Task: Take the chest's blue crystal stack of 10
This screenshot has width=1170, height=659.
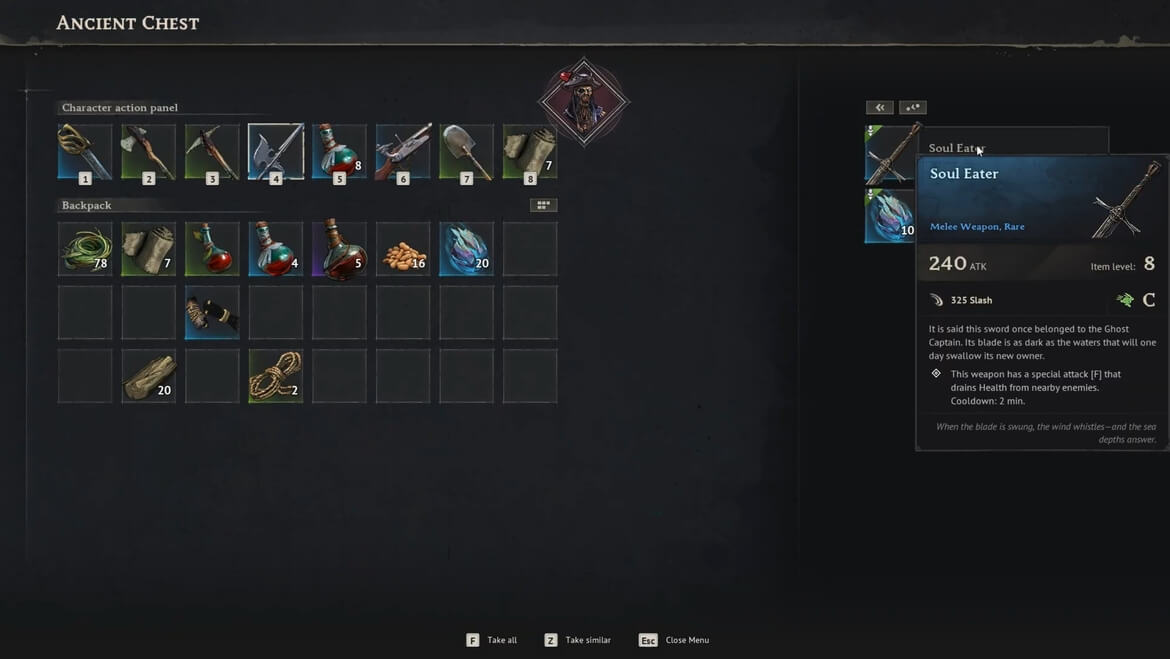Action: [890, 216]
